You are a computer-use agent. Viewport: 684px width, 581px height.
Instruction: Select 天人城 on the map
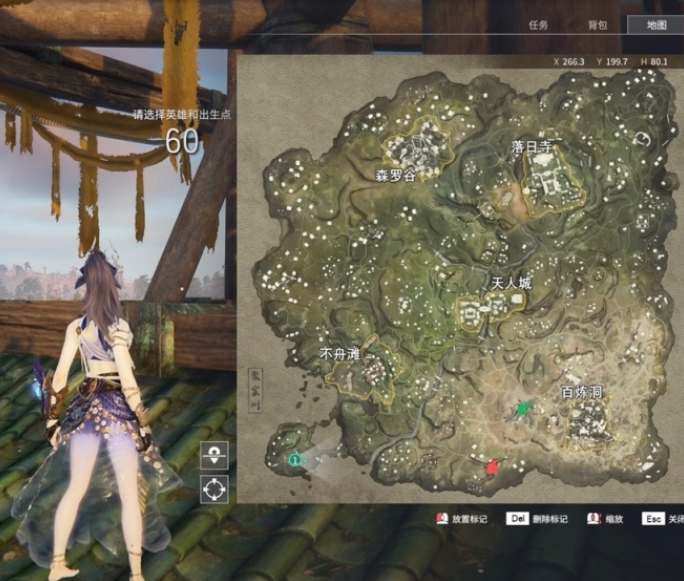pos(510,283)
